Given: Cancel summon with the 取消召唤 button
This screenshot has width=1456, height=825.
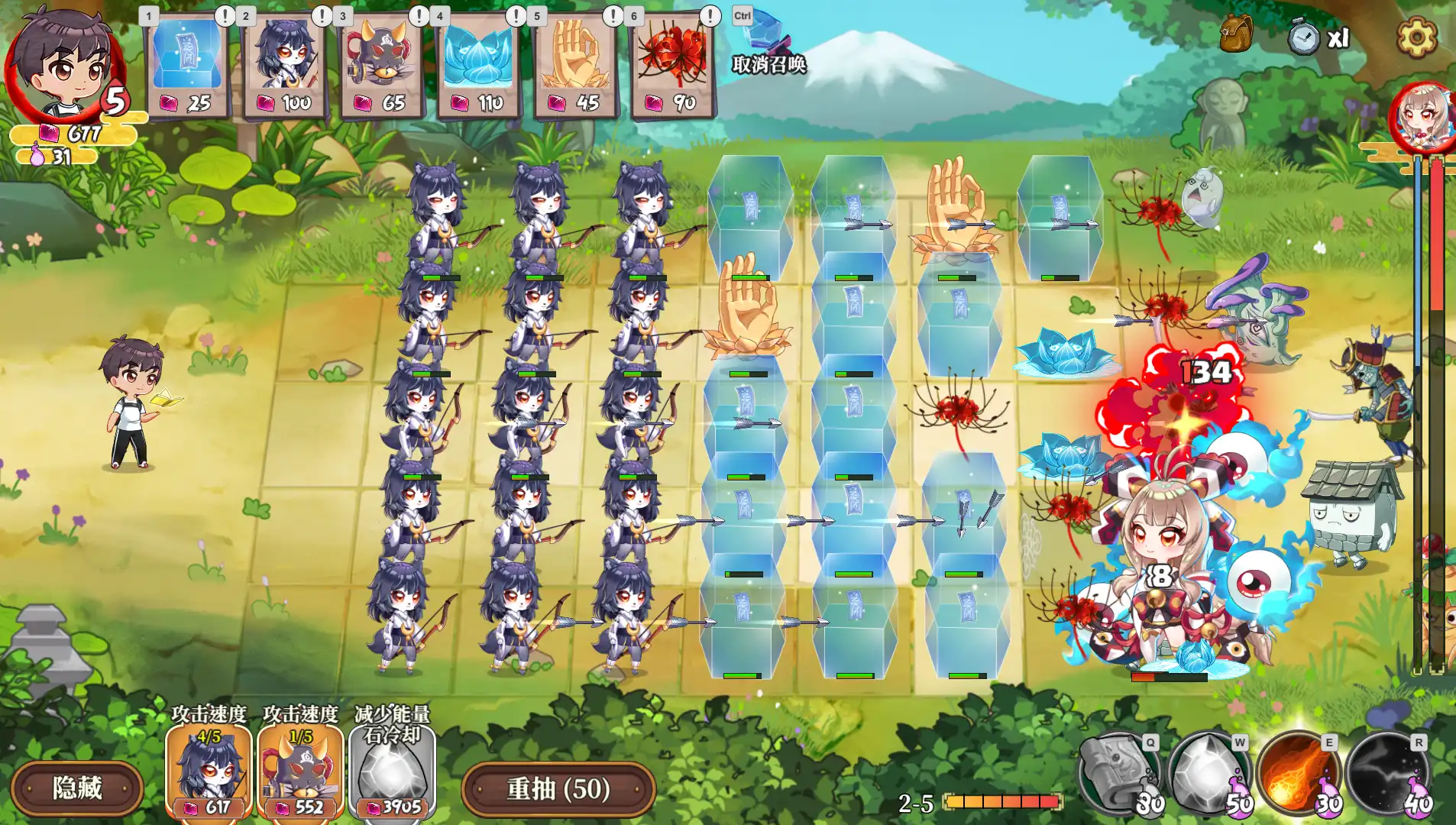Looking at the screenshot, I should click(x=768, y=47).
